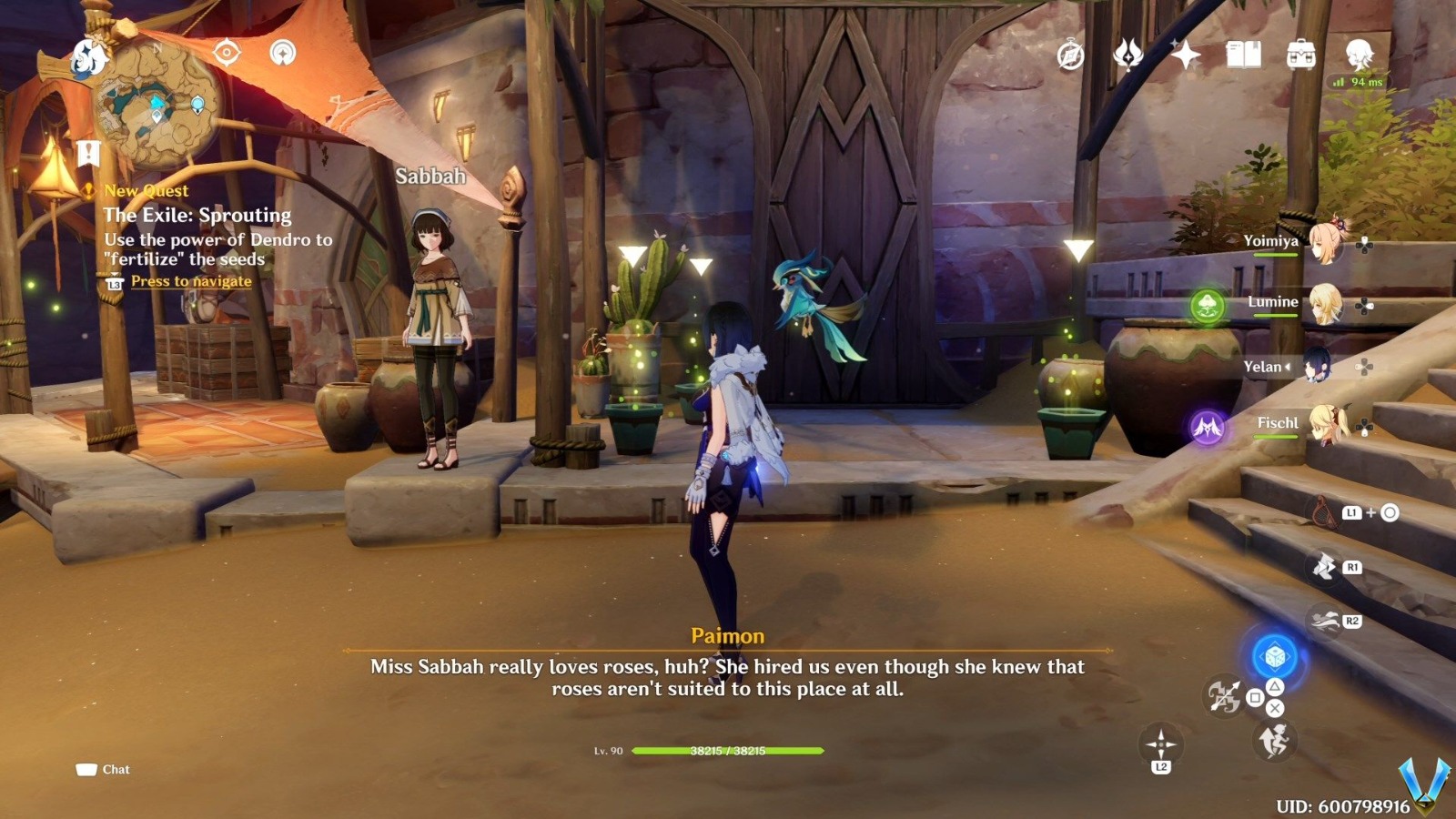Screen dimensions: 1456x819
Task: Select active character Yelan in party list
Action: click(1316, 366)
